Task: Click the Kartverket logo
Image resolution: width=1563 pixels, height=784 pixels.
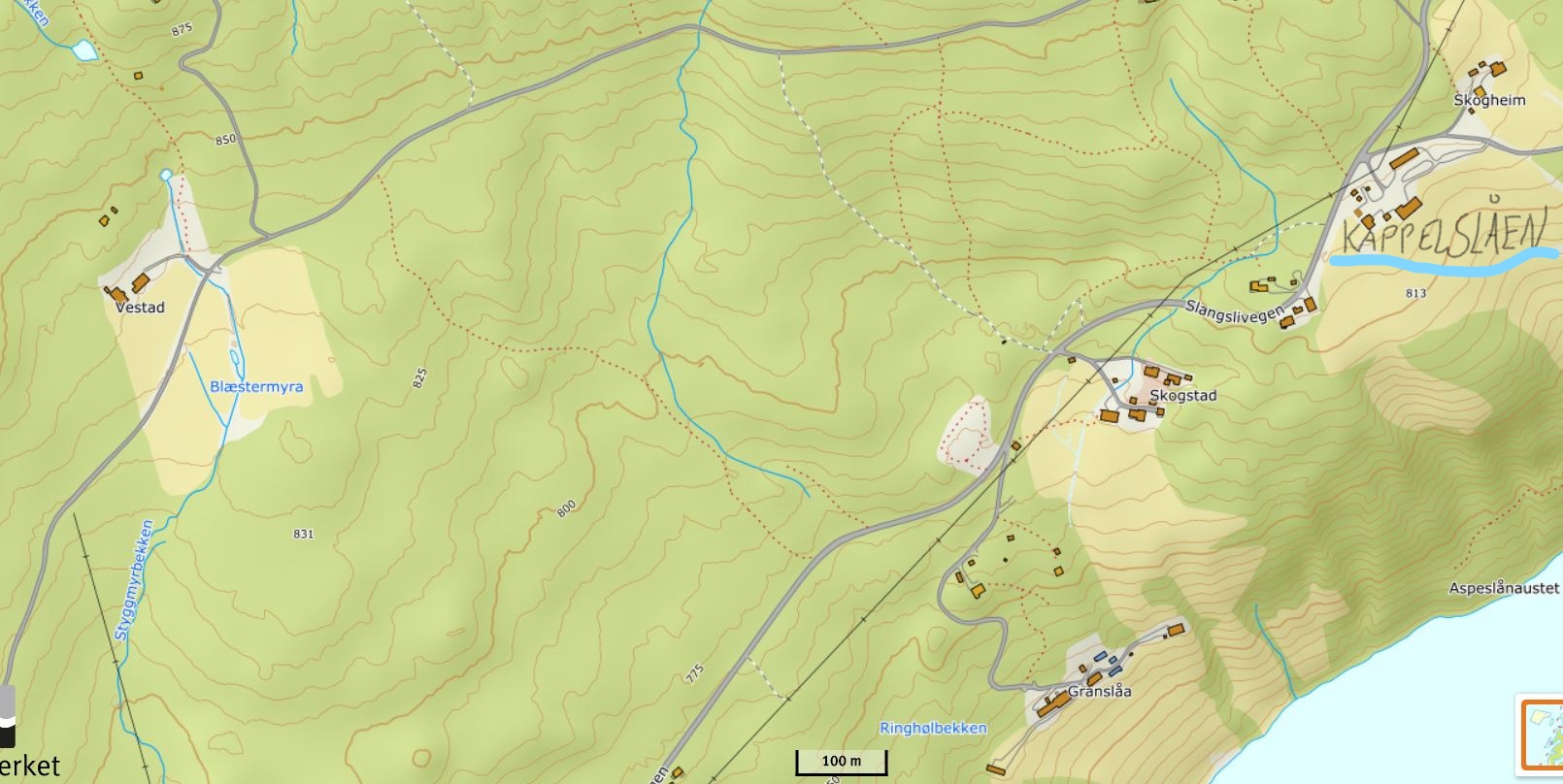Action: tap(21, 737)
